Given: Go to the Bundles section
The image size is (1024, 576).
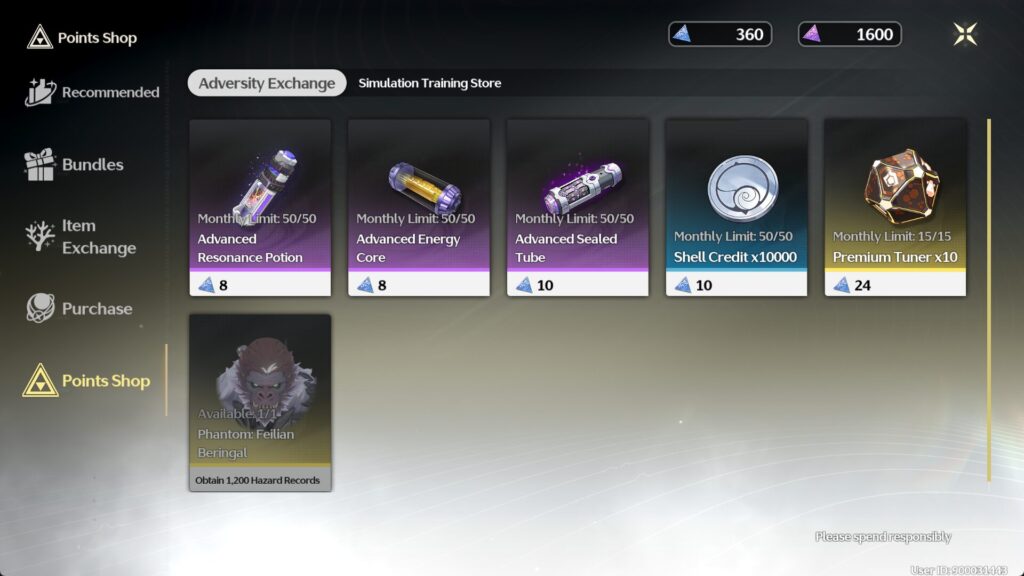Looking at the screenshot, I should coord(75,165).
